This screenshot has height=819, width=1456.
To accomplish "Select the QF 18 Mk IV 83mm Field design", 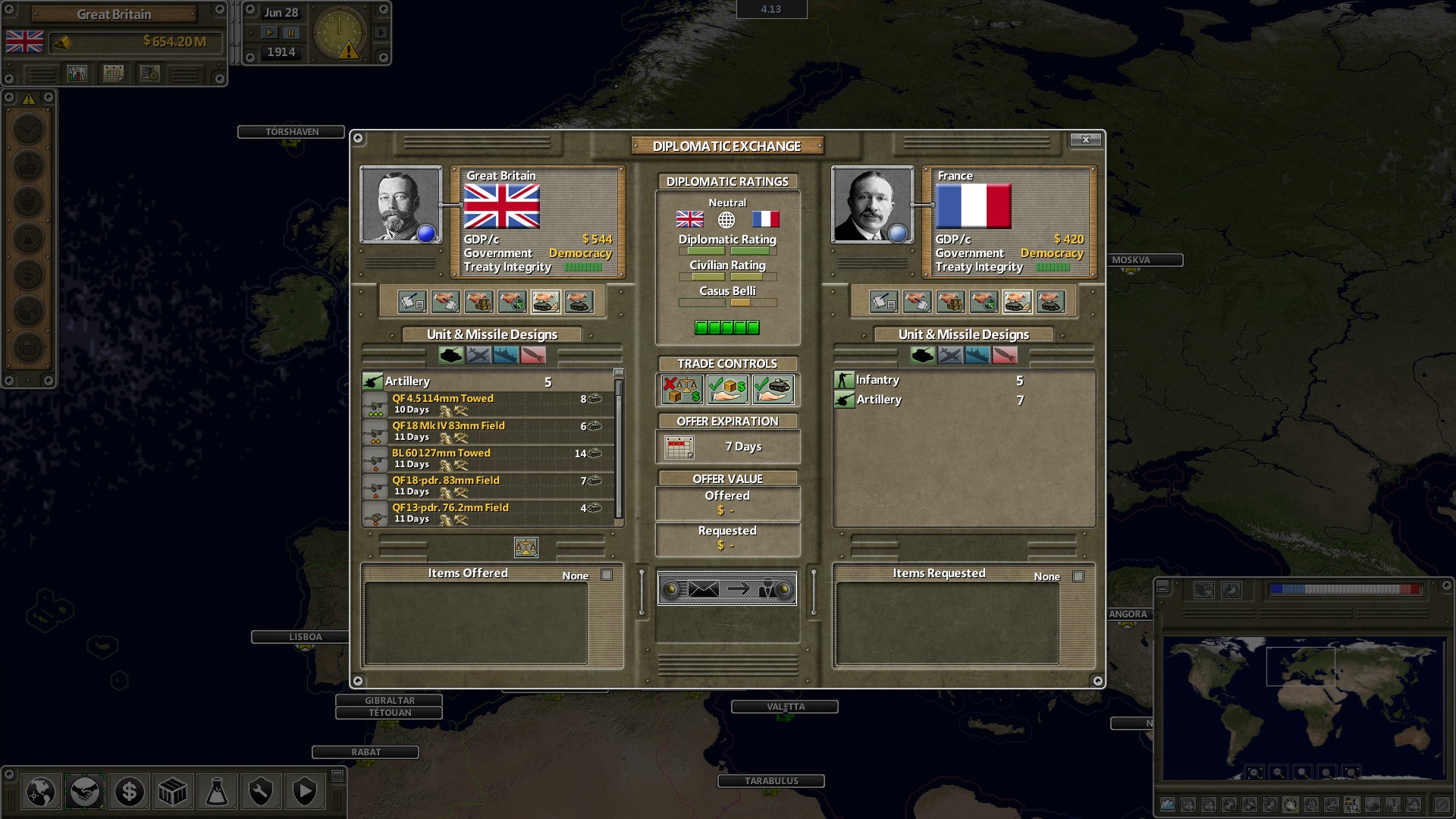I will pyautogui.click(x=447, y=426).
